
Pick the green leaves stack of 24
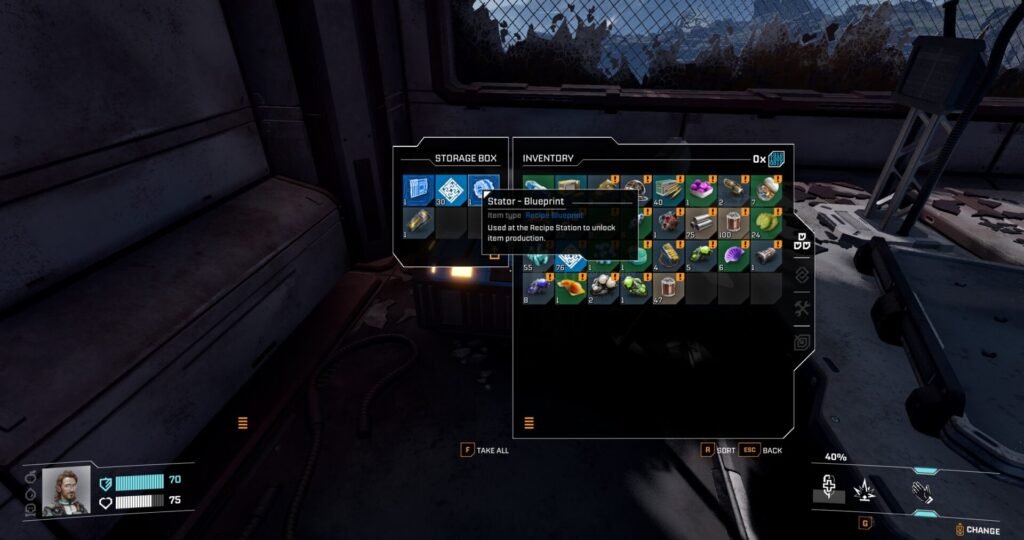pyautogui.click(x=766, y=222)
